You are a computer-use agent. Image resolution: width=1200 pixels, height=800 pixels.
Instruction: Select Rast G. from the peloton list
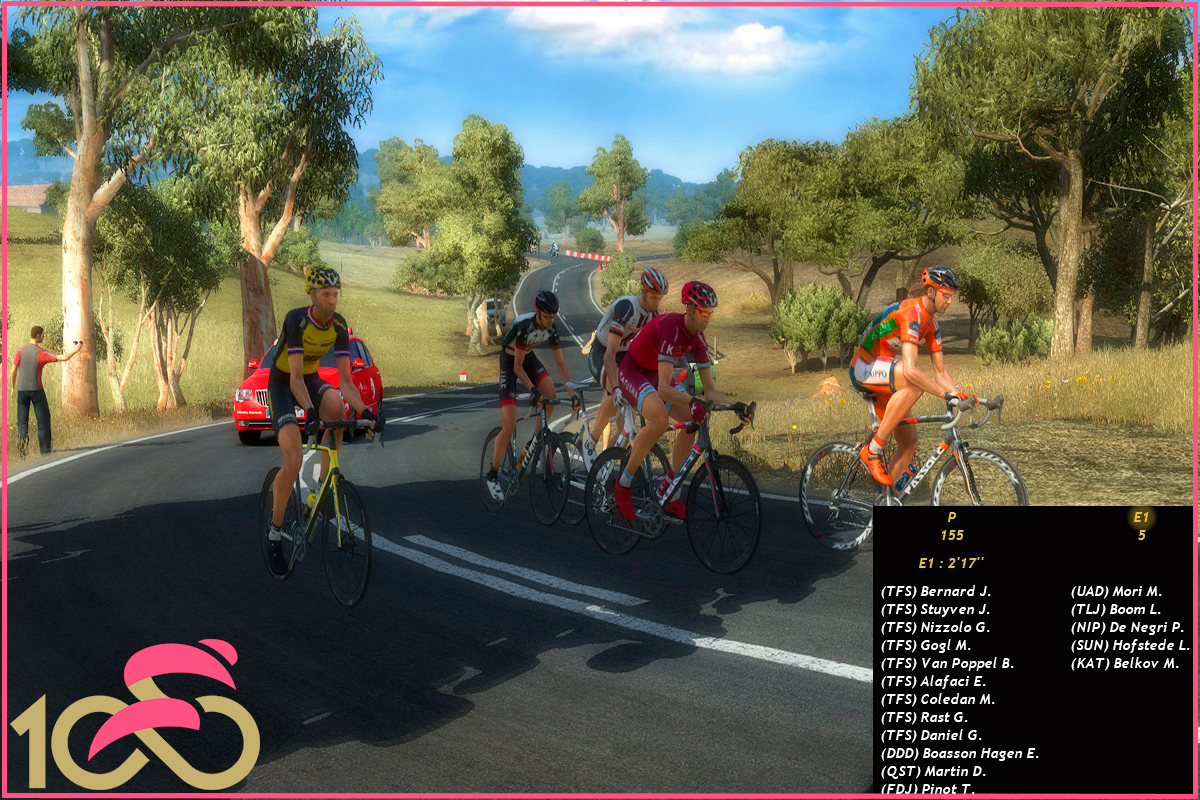coord(924,717)
